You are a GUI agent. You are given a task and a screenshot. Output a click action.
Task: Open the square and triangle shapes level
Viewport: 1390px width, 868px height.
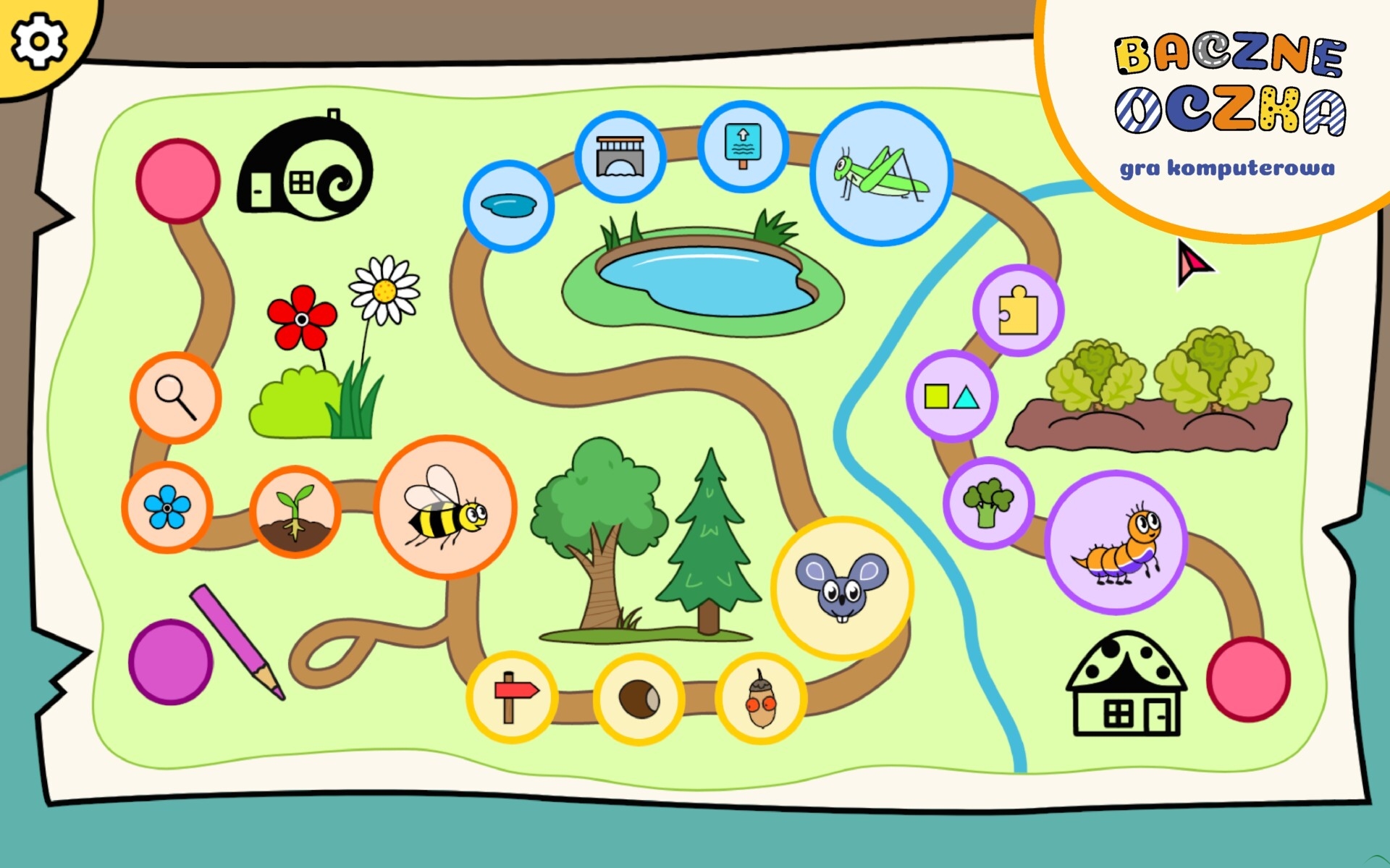[x=952, y=396]
